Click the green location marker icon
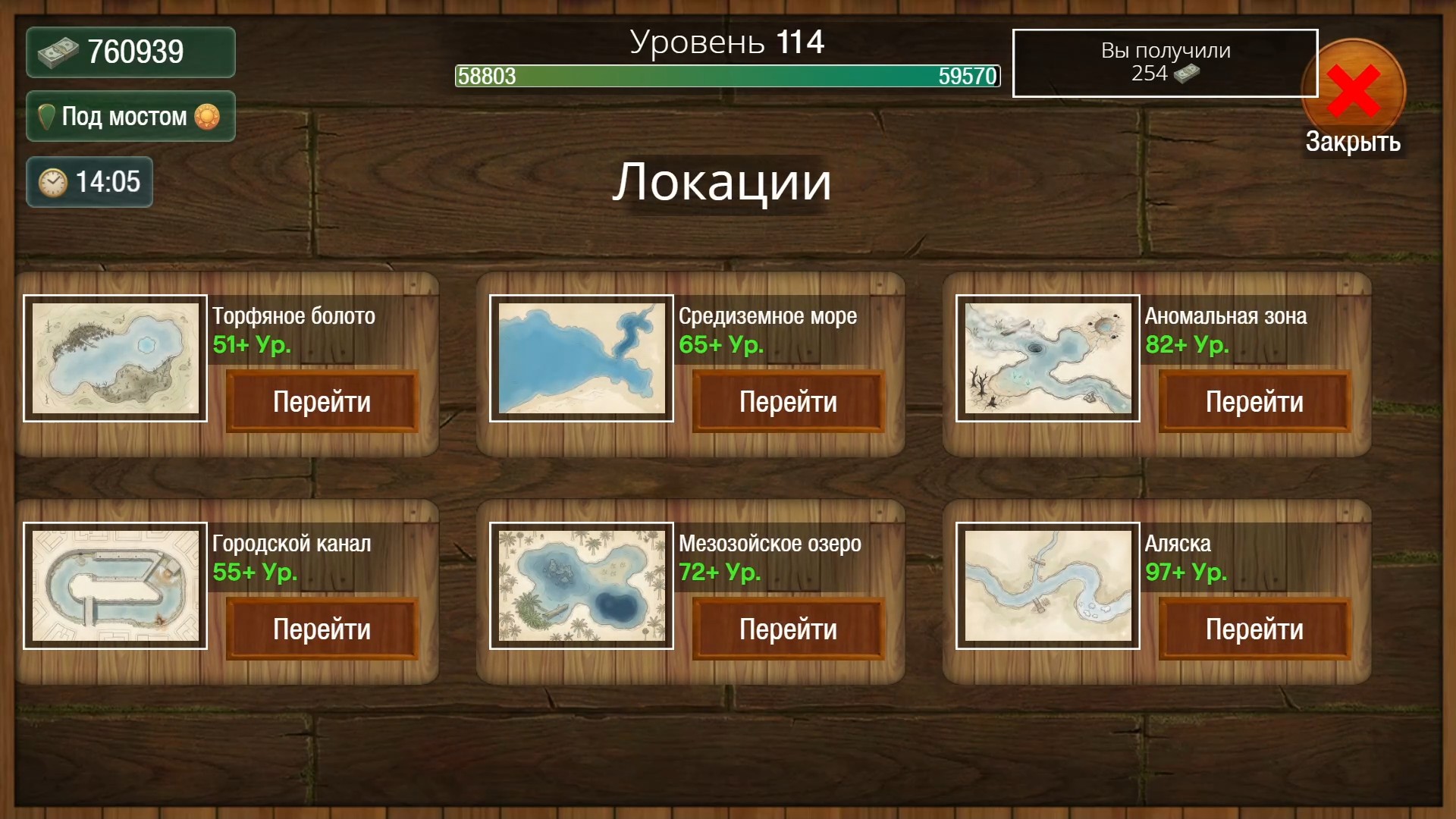Image resolution: width=1456 pixels, height=819 pixels. coord(46,116)
